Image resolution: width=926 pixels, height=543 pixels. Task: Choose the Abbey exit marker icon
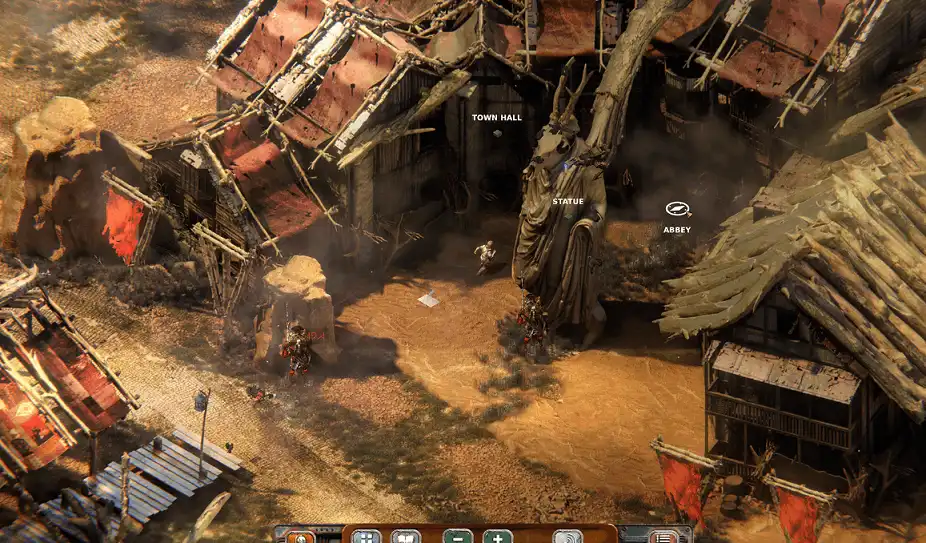(677, 209)
